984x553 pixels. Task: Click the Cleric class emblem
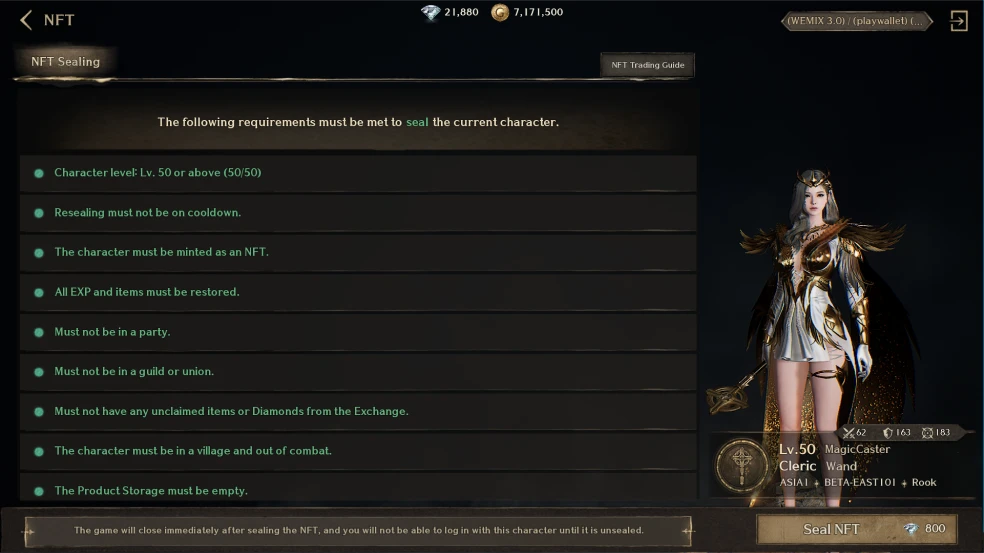click(x=742, y=466)
